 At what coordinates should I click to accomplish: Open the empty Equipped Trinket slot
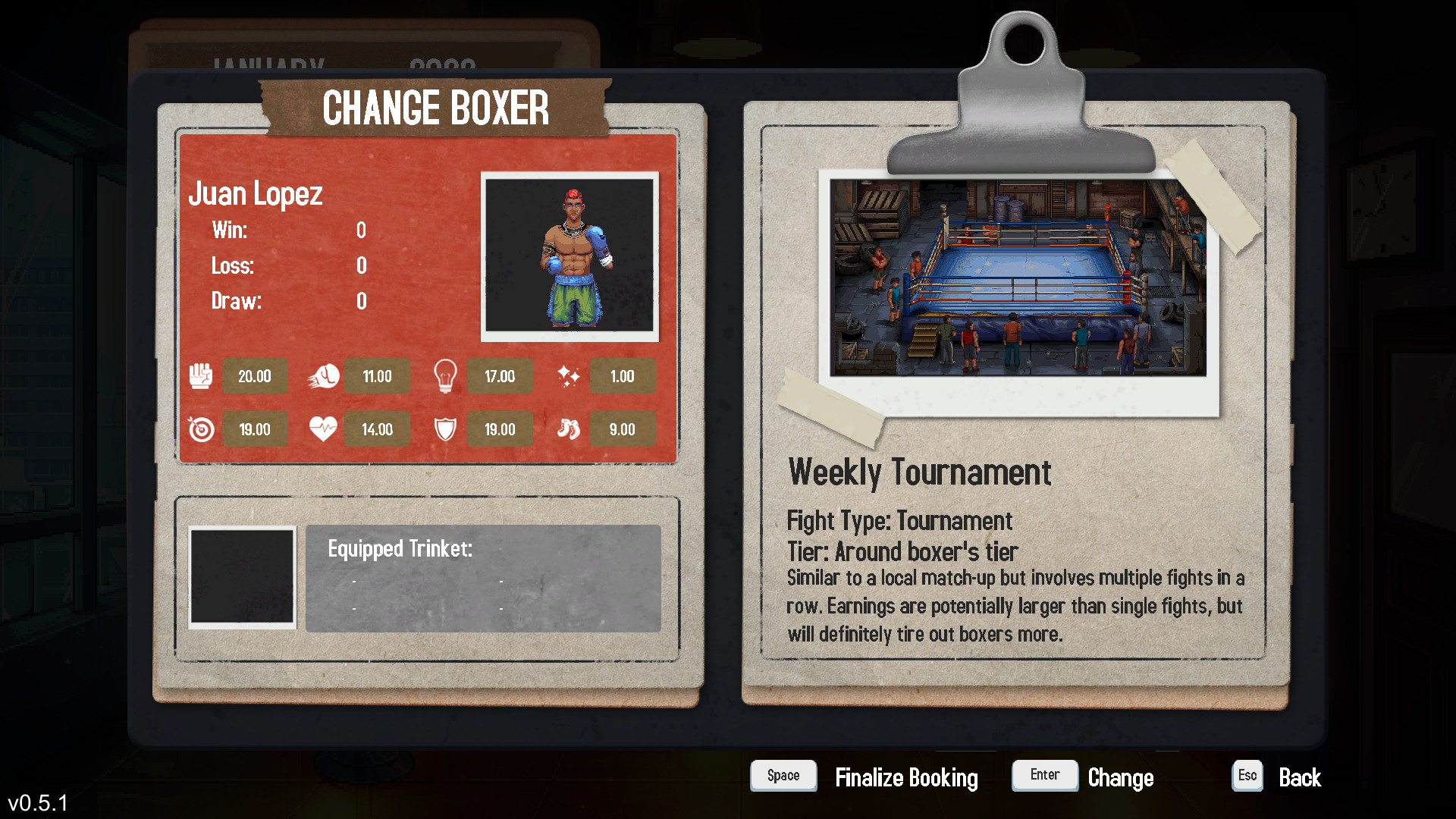pos(241,577)
